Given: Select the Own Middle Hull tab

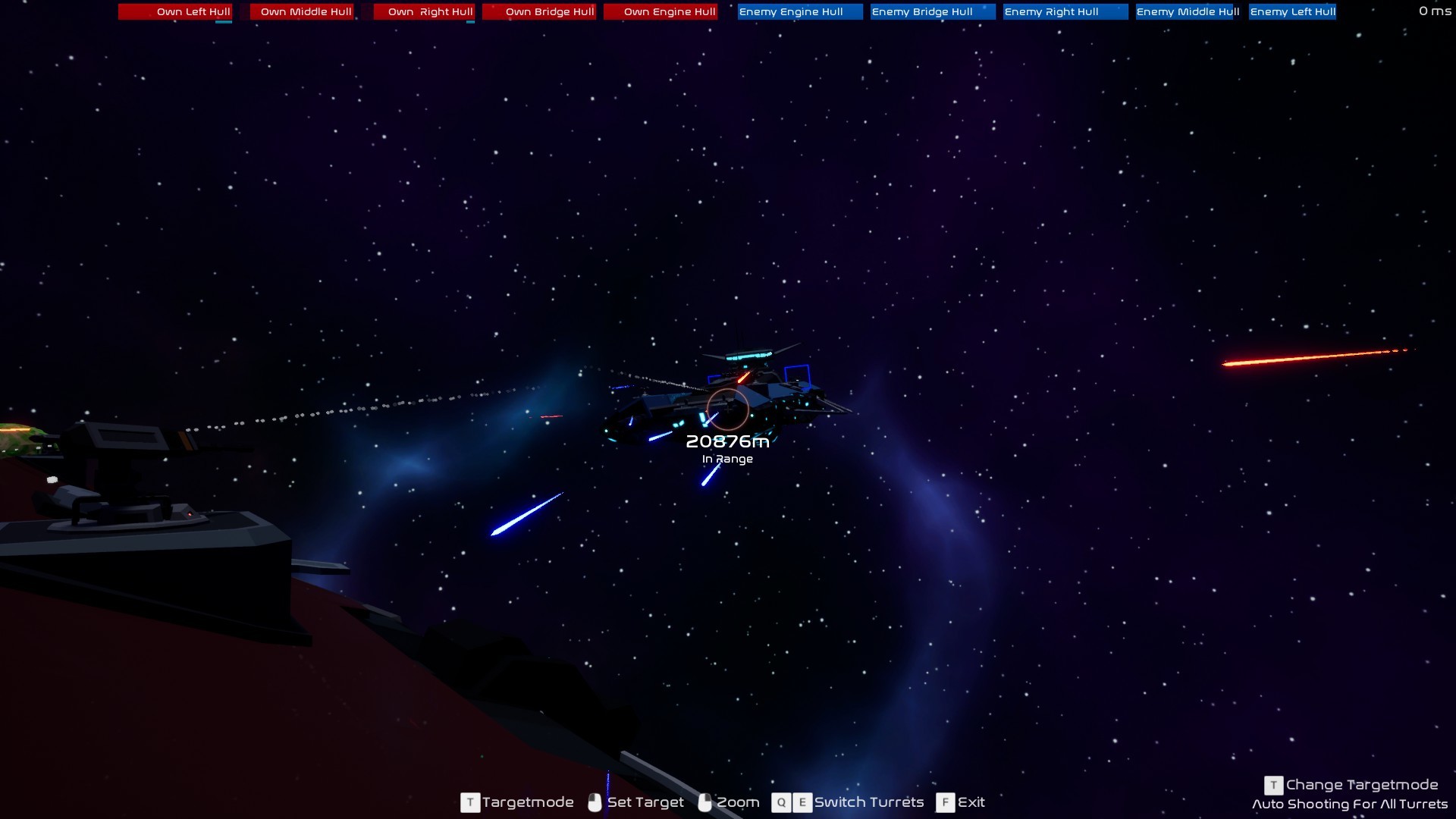Looking at the screenshot, I should [303, 12].
